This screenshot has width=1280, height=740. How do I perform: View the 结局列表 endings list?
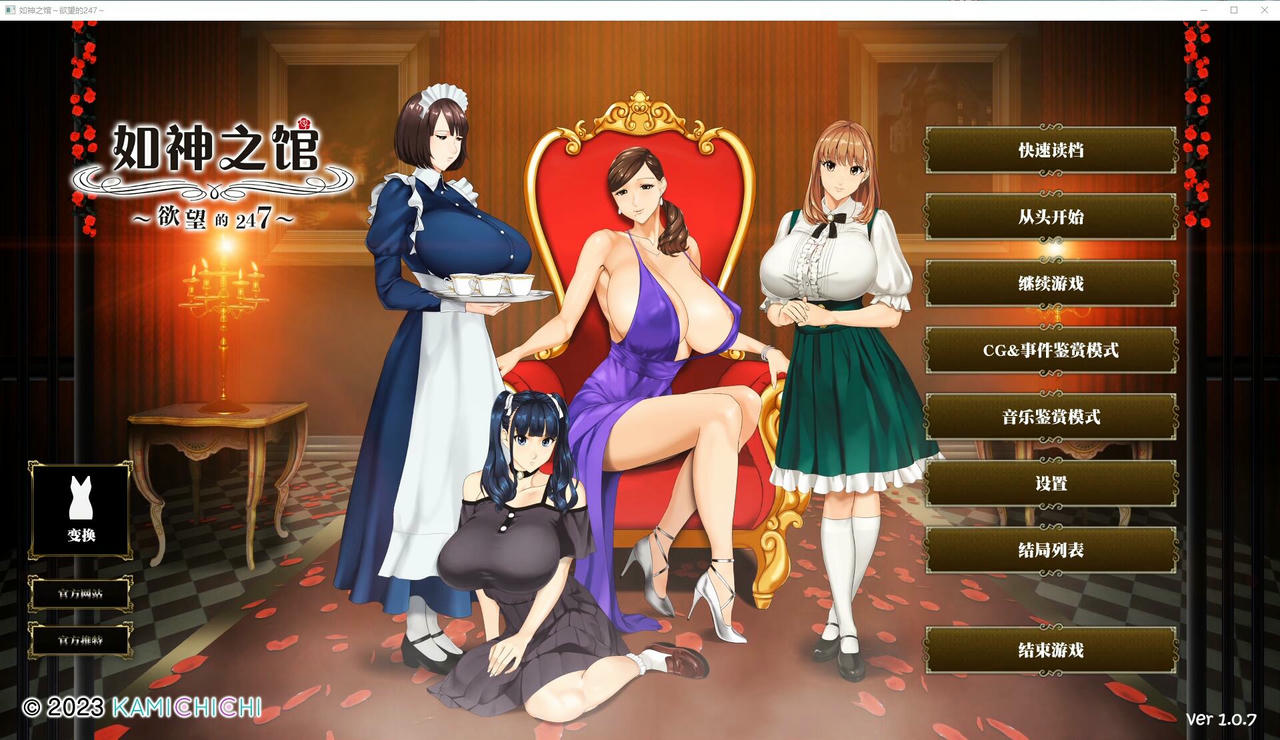(x=1050, y=549)
